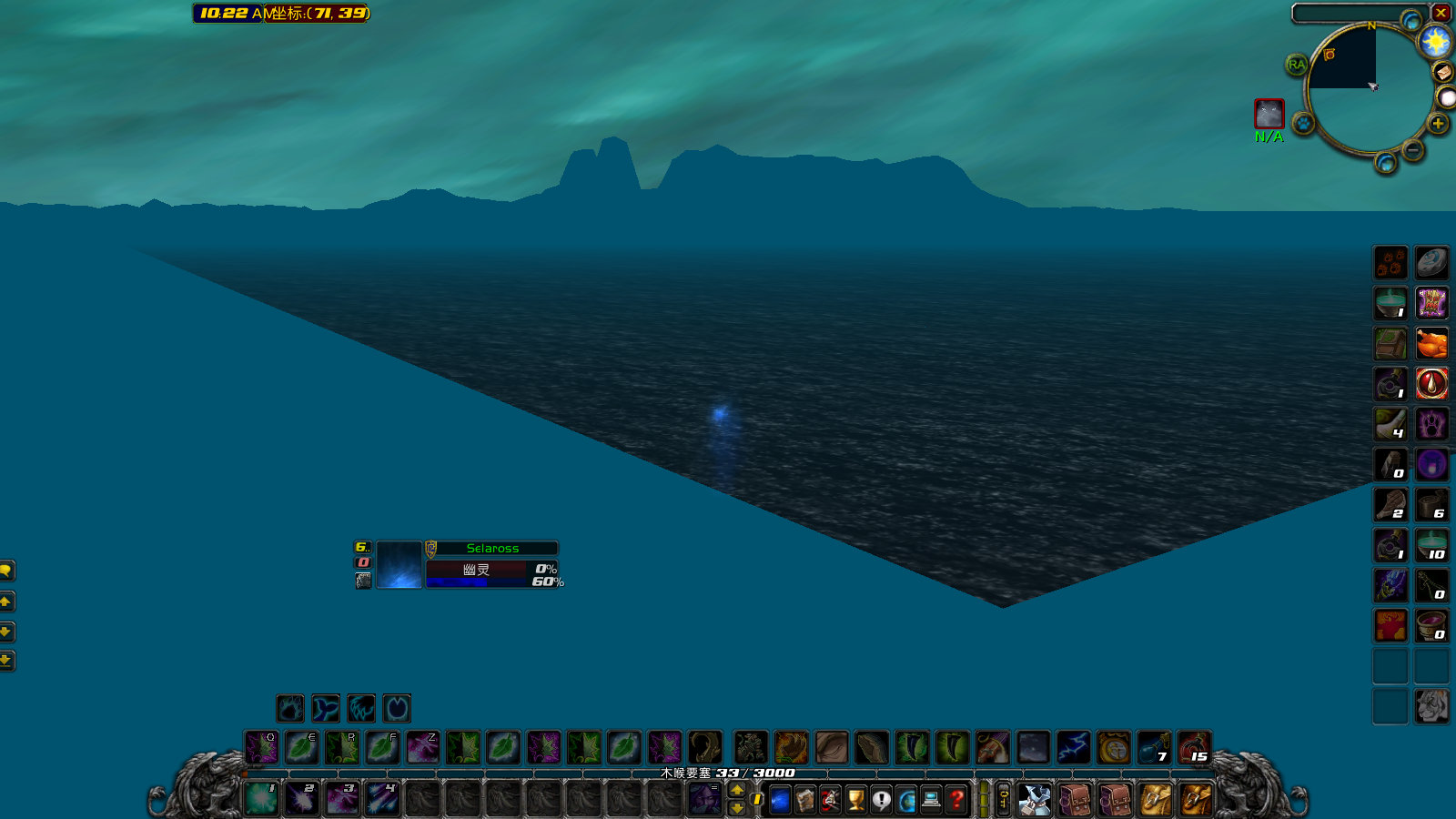Select the PvP micro button
1456x819 pixels.
[828, 799]
